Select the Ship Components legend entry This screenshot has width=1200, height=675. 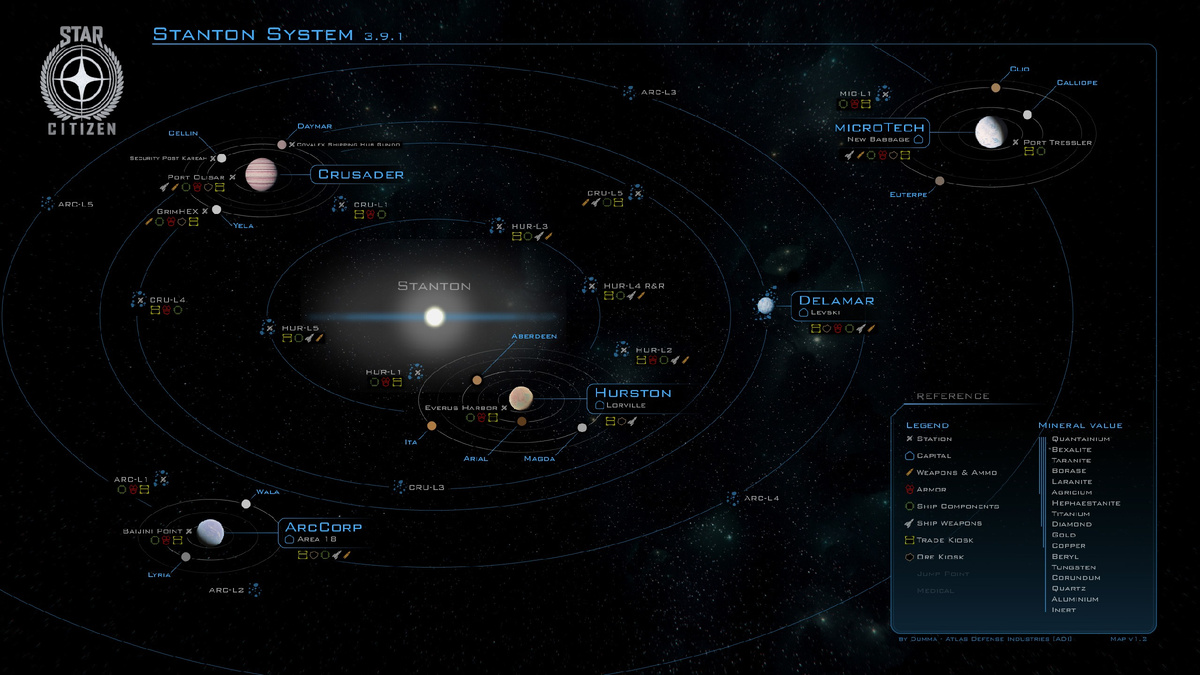pyautogui.click(x=943, y=506)
